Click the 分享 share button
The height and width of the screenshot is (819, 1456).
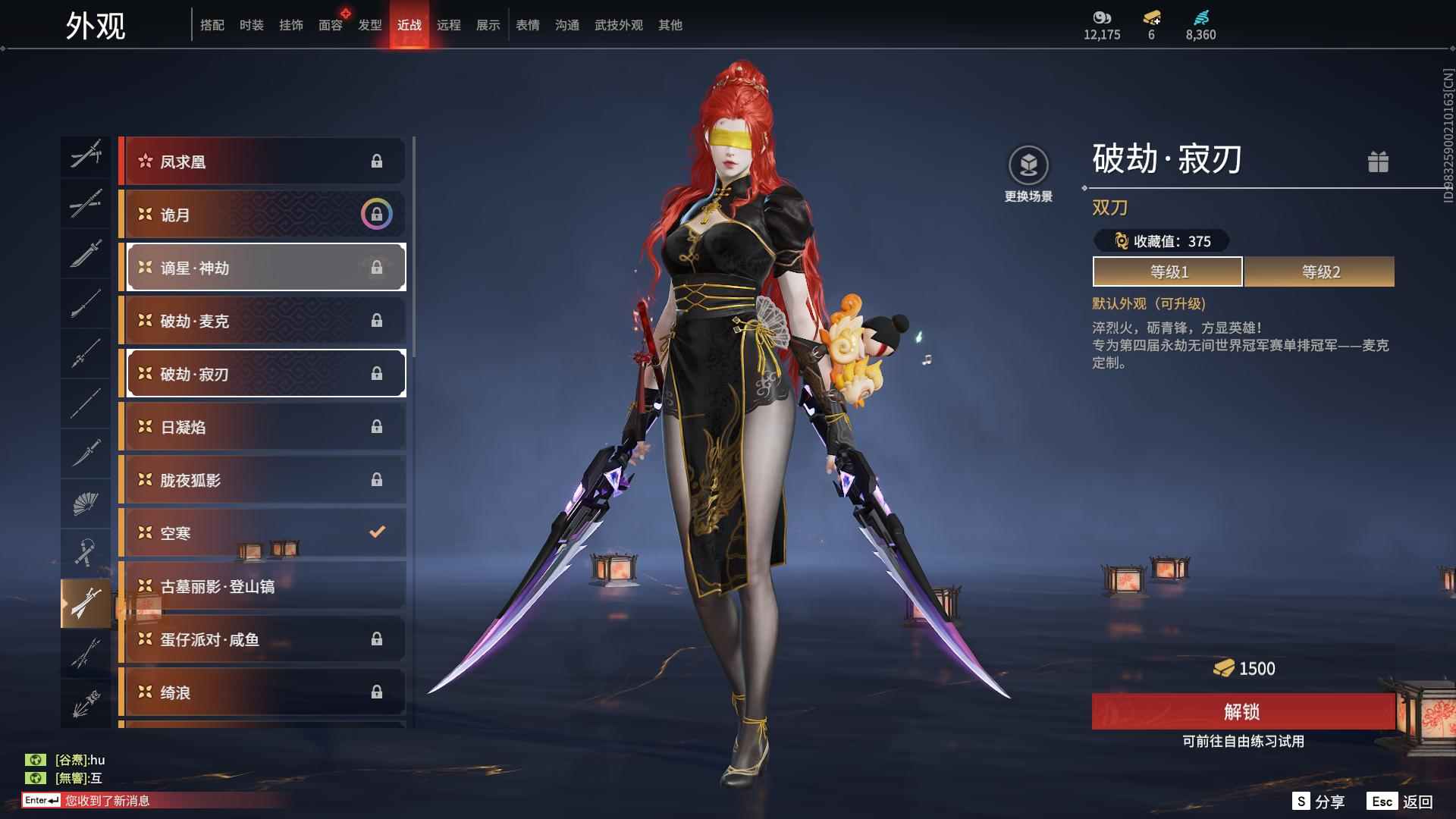tap(1319, 802)
